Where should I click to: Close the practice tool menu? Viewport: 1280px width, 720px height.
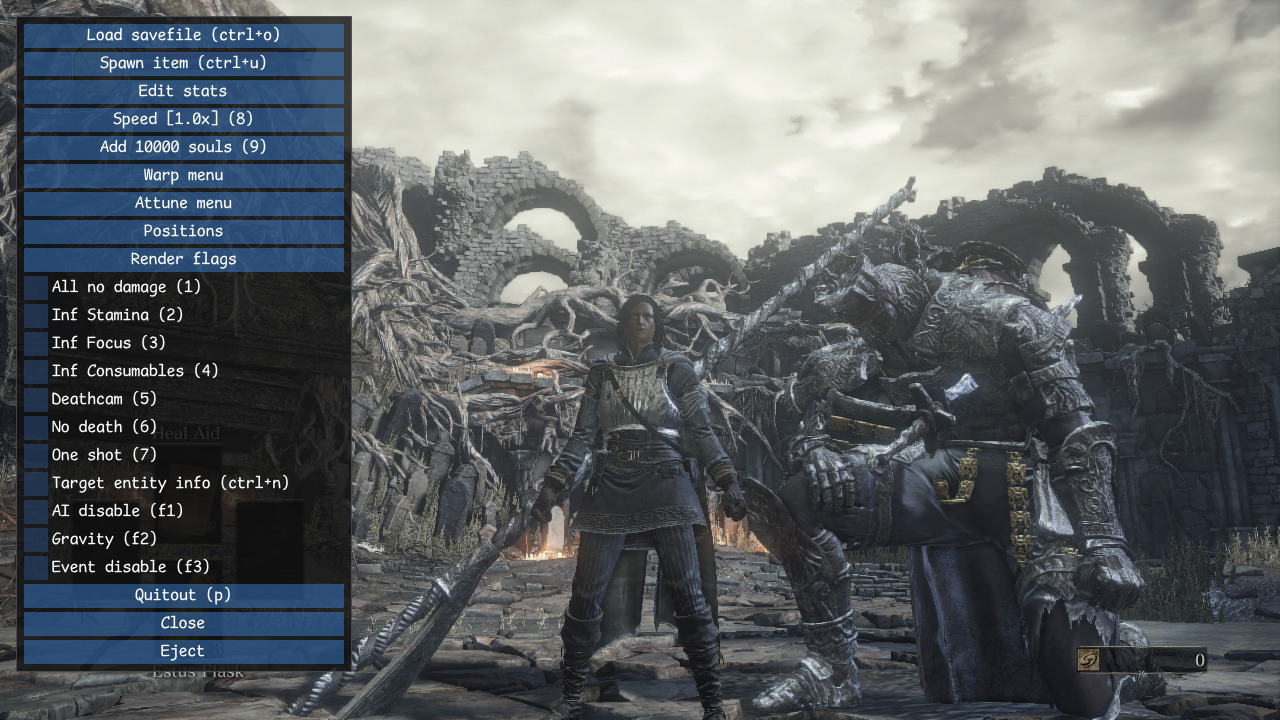[x=183, y=623]
